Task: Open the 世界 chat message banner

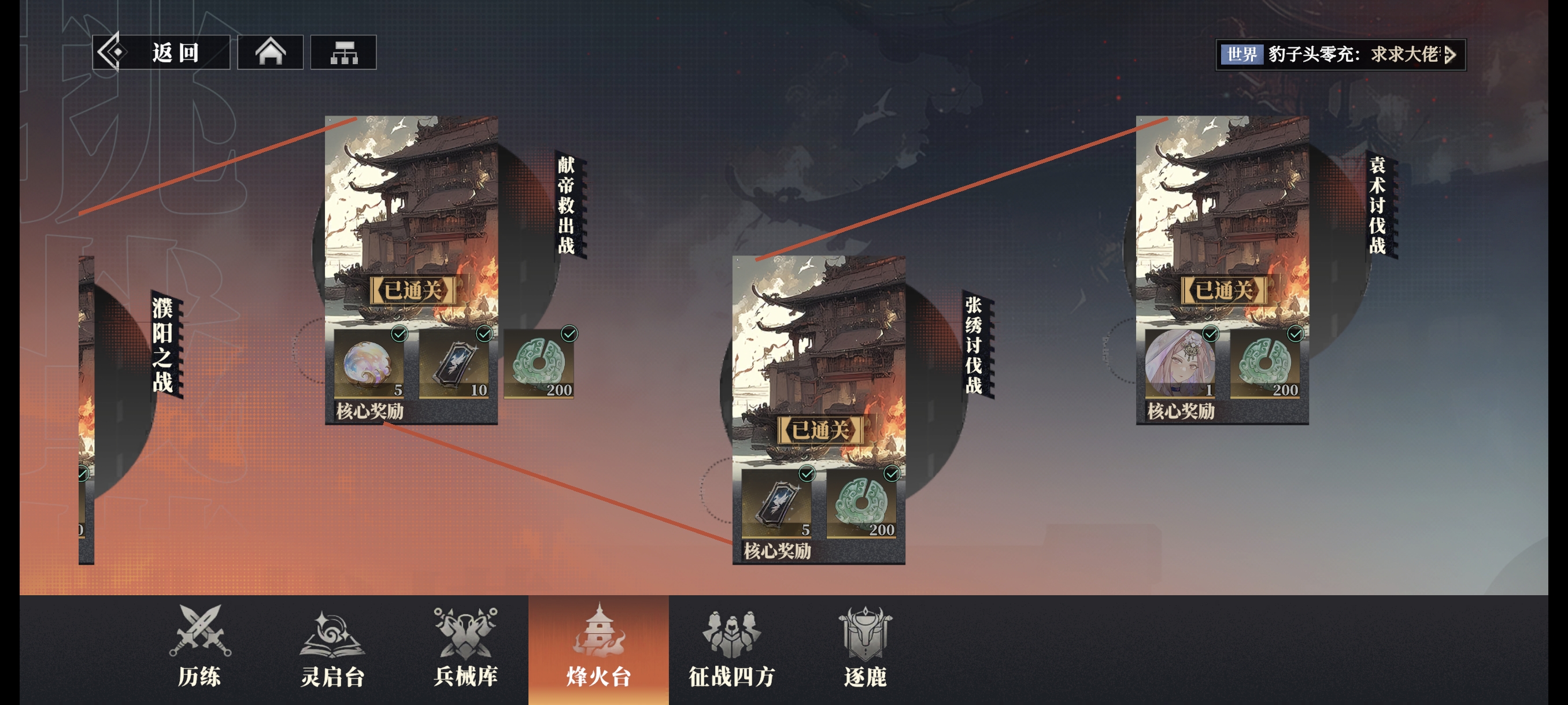Action: 1340,55
